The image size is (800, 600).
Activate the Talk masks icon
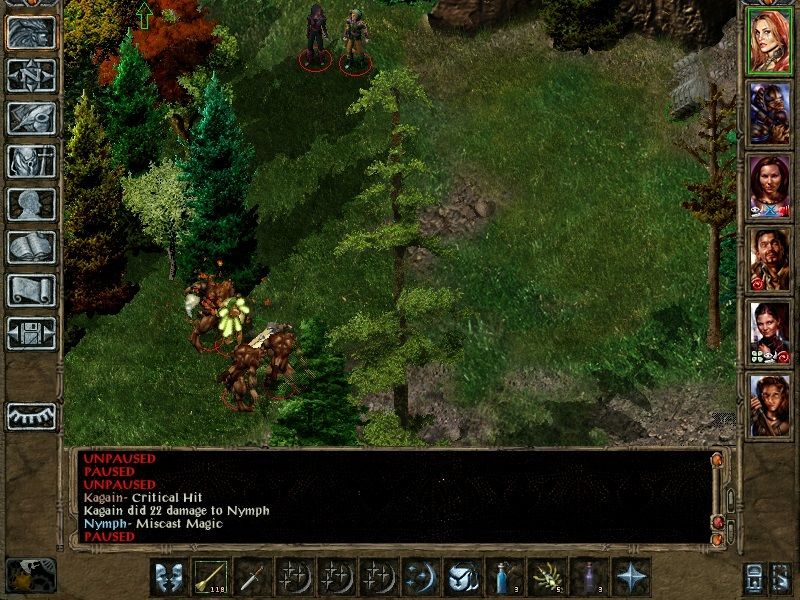pyautogui.click(x=169, y=578)
